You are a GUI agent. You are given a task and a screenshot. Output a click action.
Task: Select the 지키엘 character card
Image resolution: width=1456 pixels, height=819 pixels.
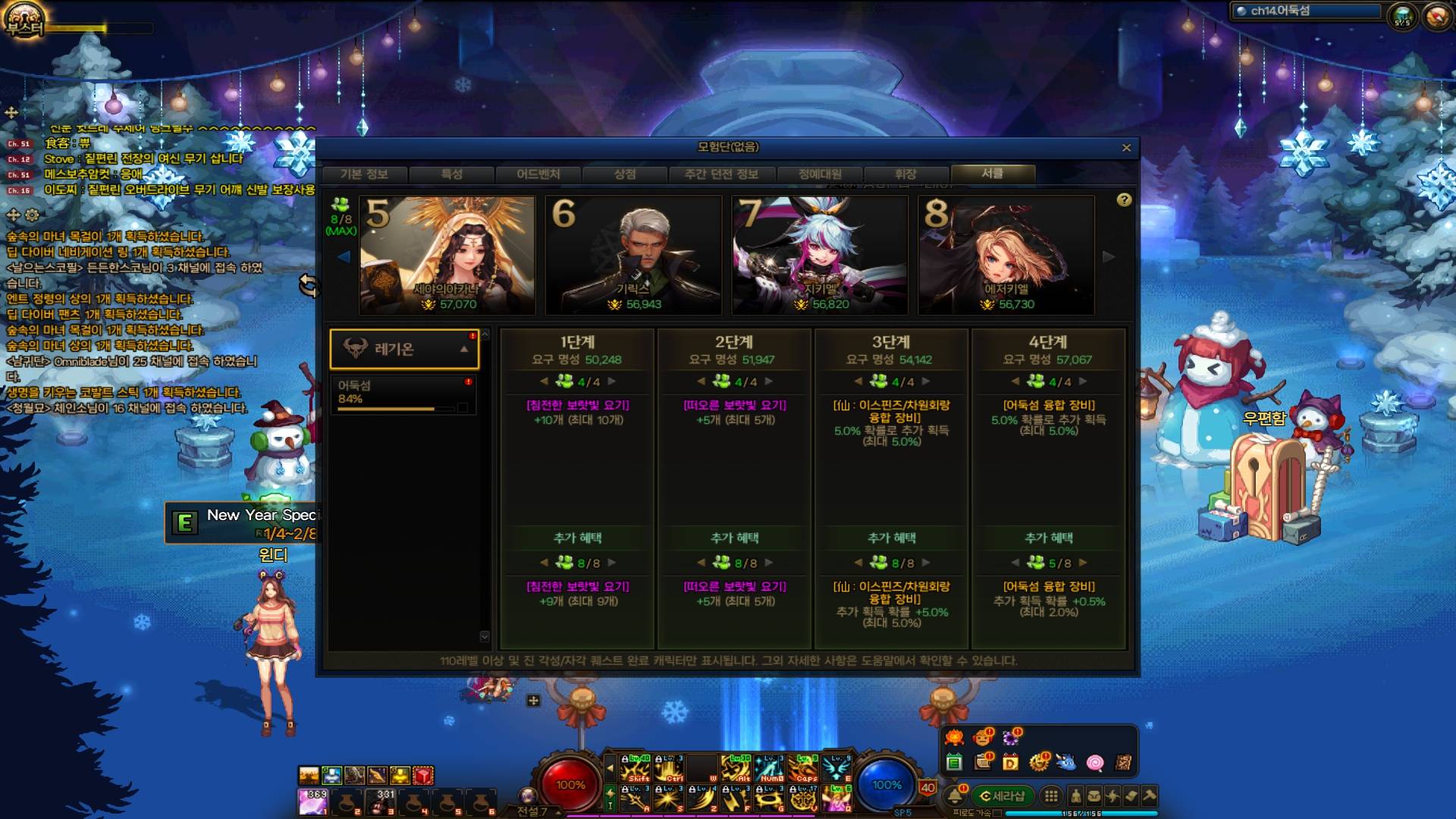820,256
